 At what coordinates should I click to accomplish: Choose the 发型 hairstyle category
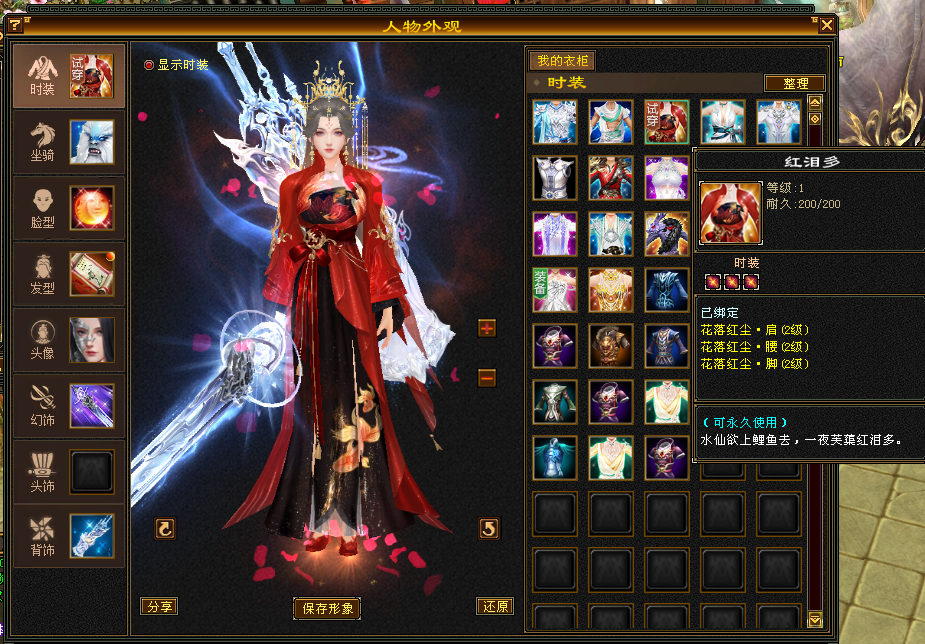pos(68,273)
